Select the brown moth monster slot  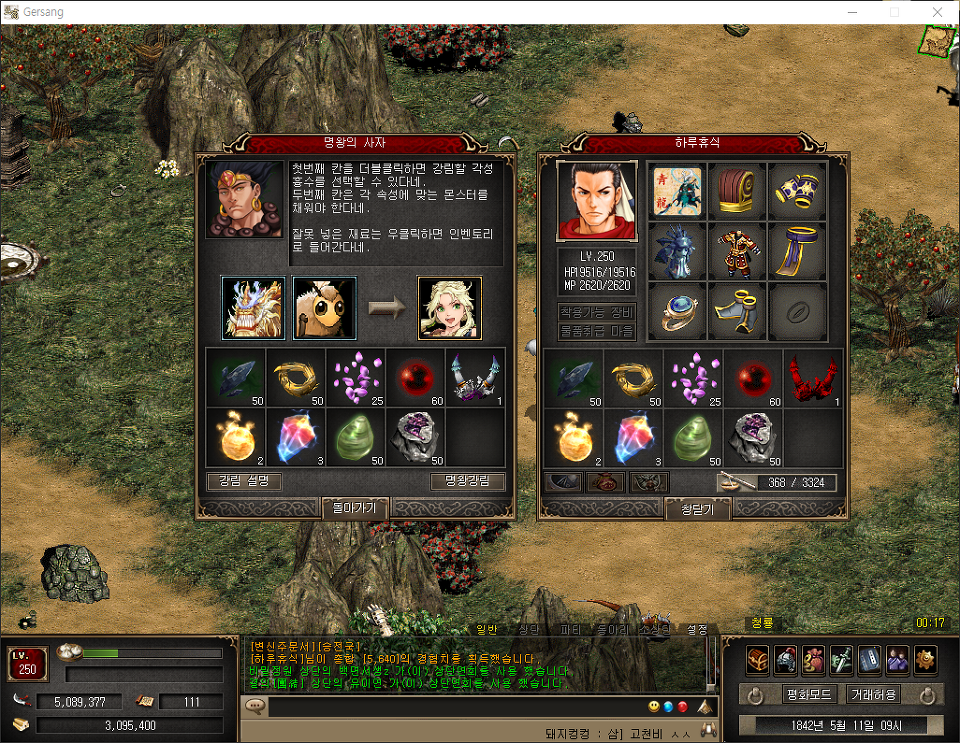coord(324,307)
